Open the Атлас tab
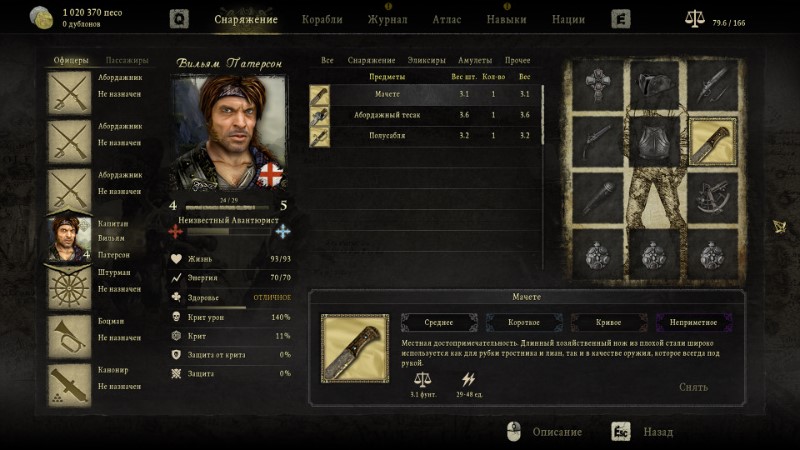The height and width of the screenshot is (450, 800). tap(447, 19)
